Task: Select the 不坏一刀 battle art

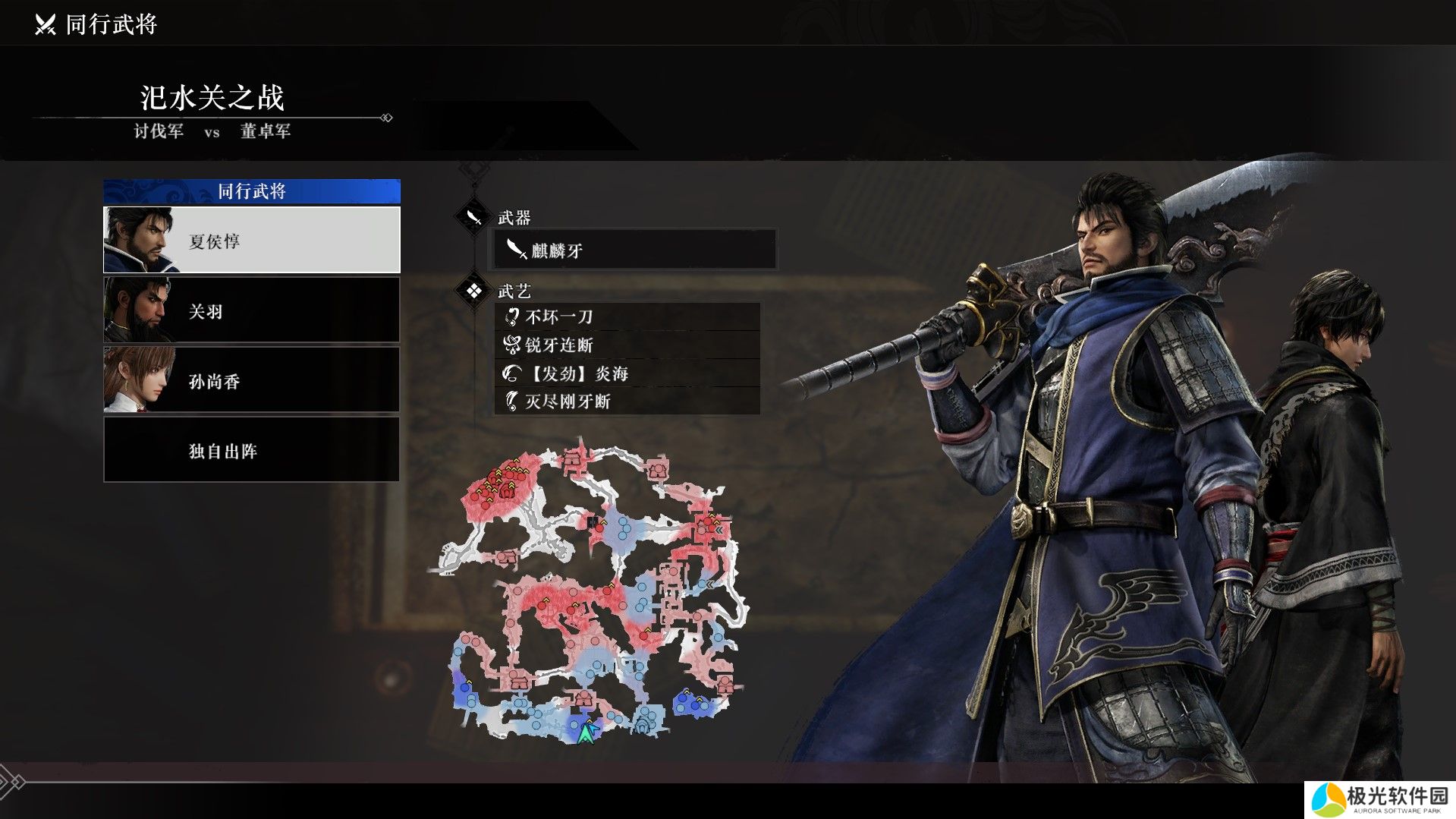Action: (627, 317)
